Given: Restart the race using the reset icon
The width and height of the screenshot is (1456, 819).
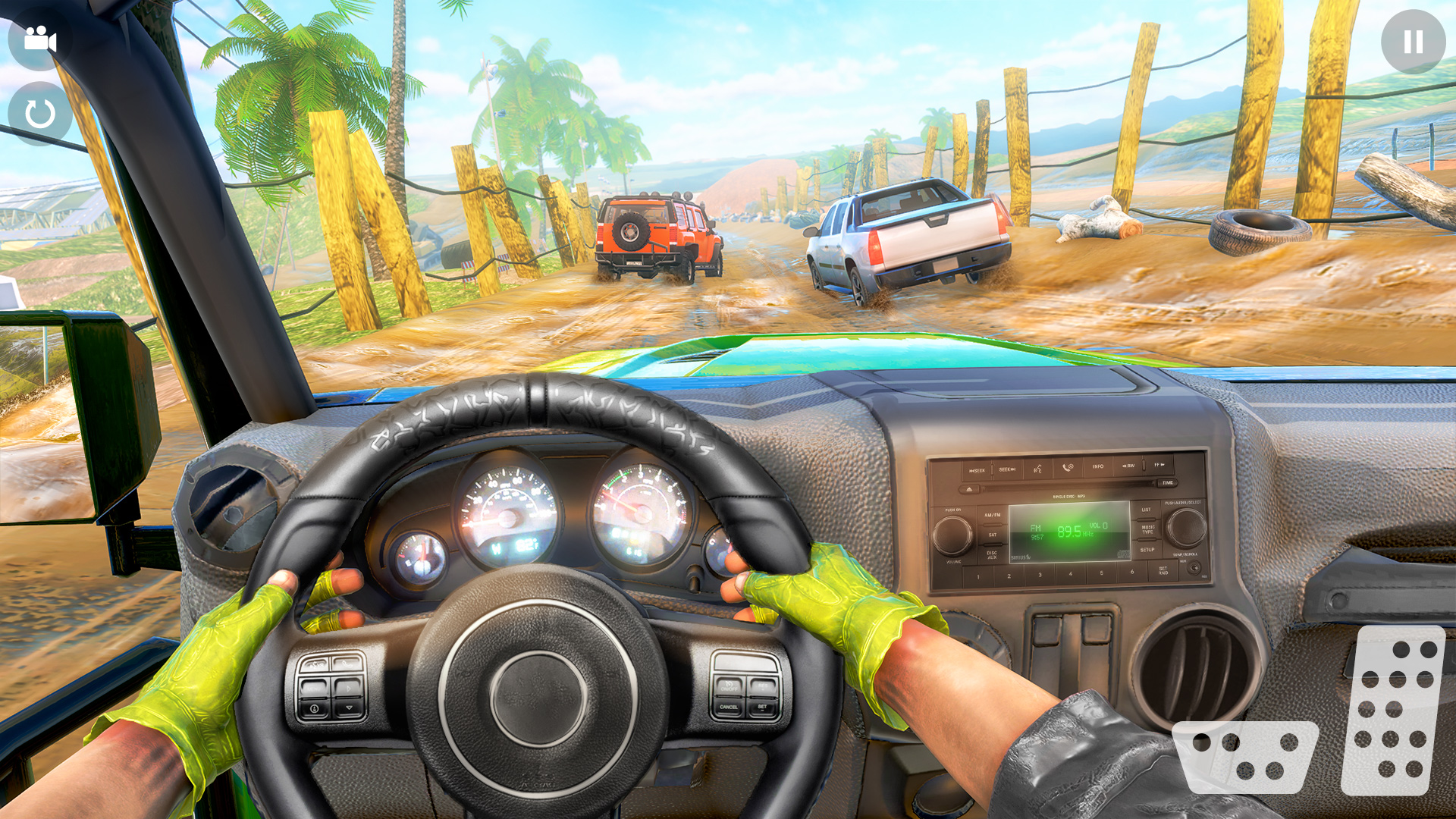Looking at the screenshot, I should pyautogui.click(x=39, y=114).
